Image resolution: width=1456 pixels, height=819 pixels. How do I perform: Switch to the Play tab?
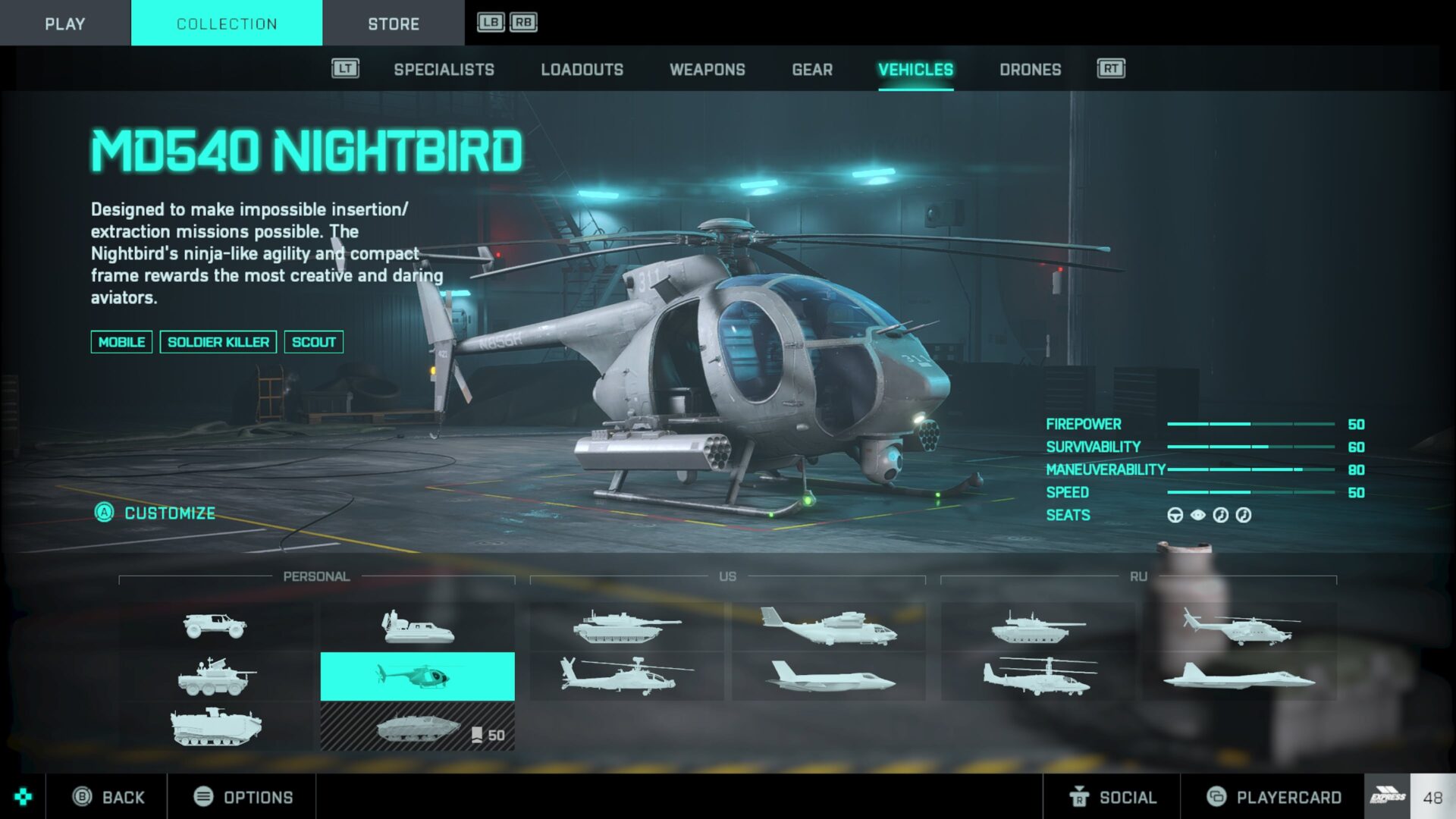click(x=64, y=24)
